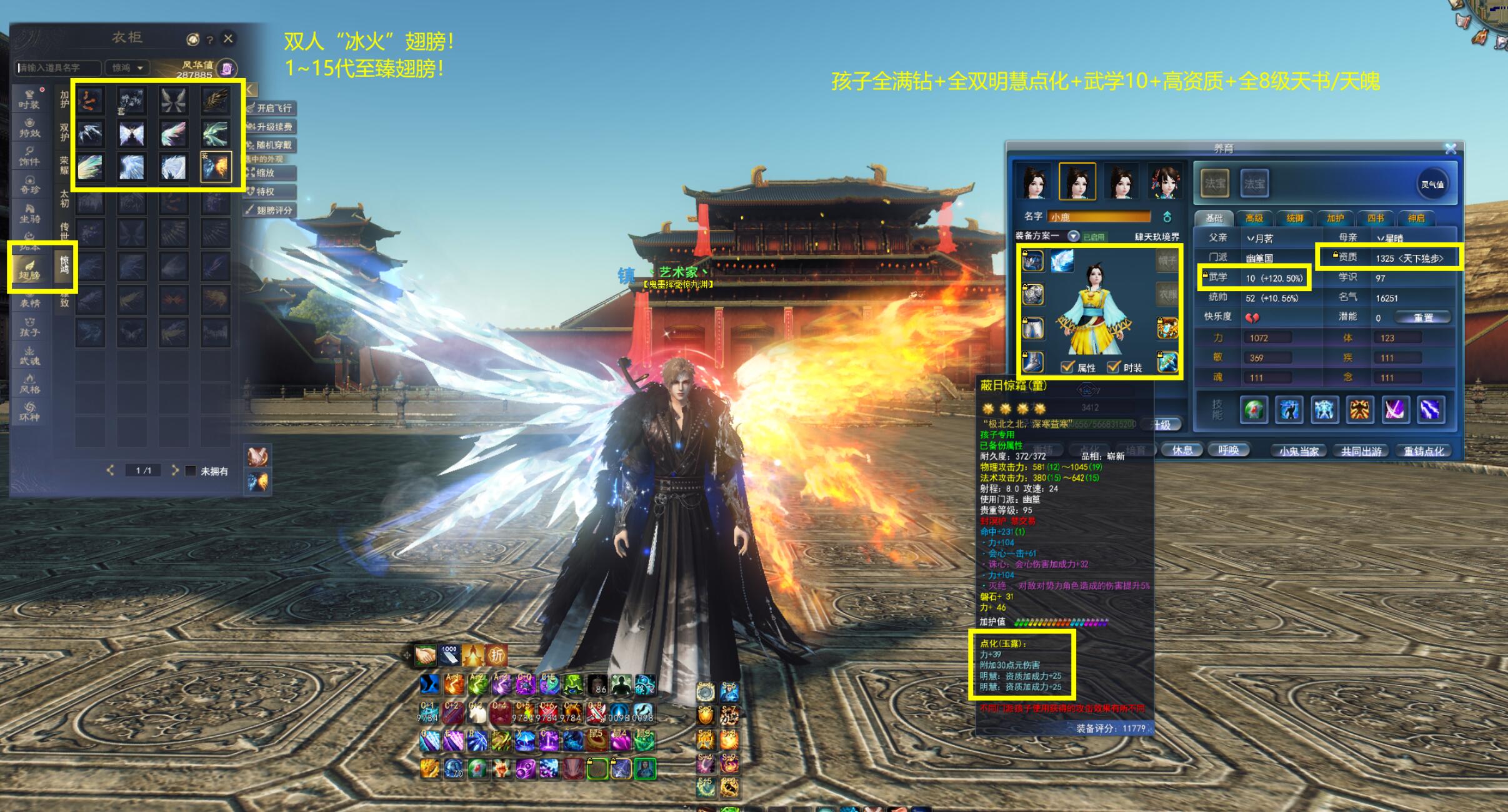Click the 开启飞行 button
This screenshot has width=1508, height=812.
point(270,108)
